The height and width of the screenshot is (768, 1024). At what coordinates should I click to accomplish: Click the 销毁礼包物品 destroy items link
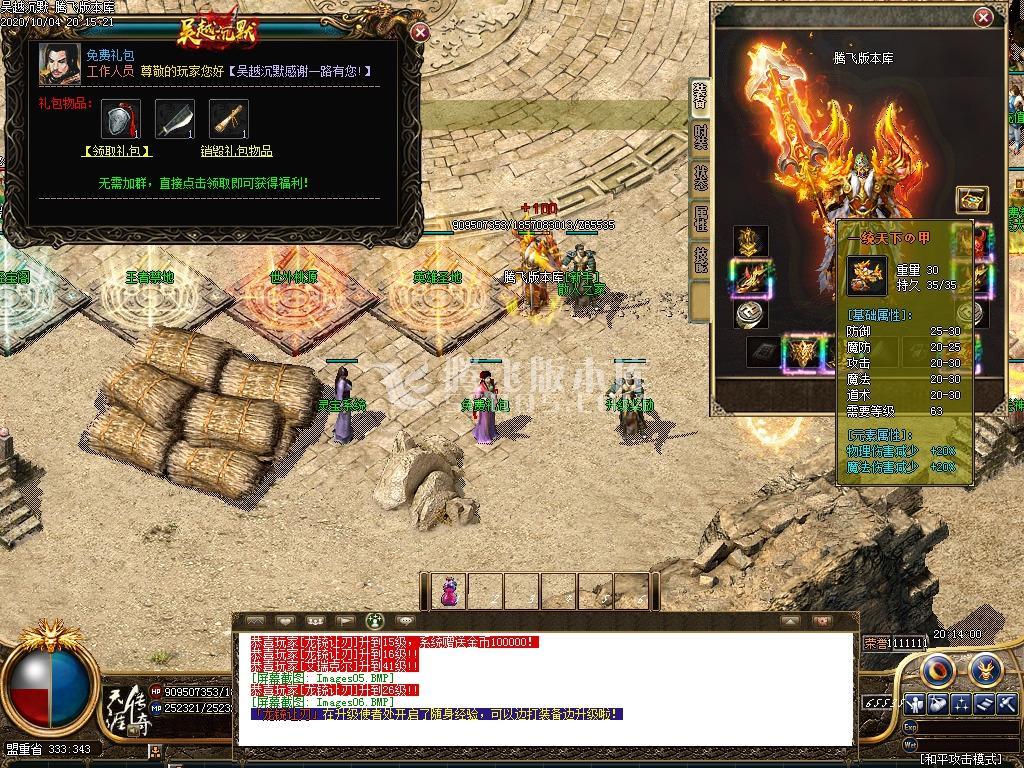[x=236, y=151]
